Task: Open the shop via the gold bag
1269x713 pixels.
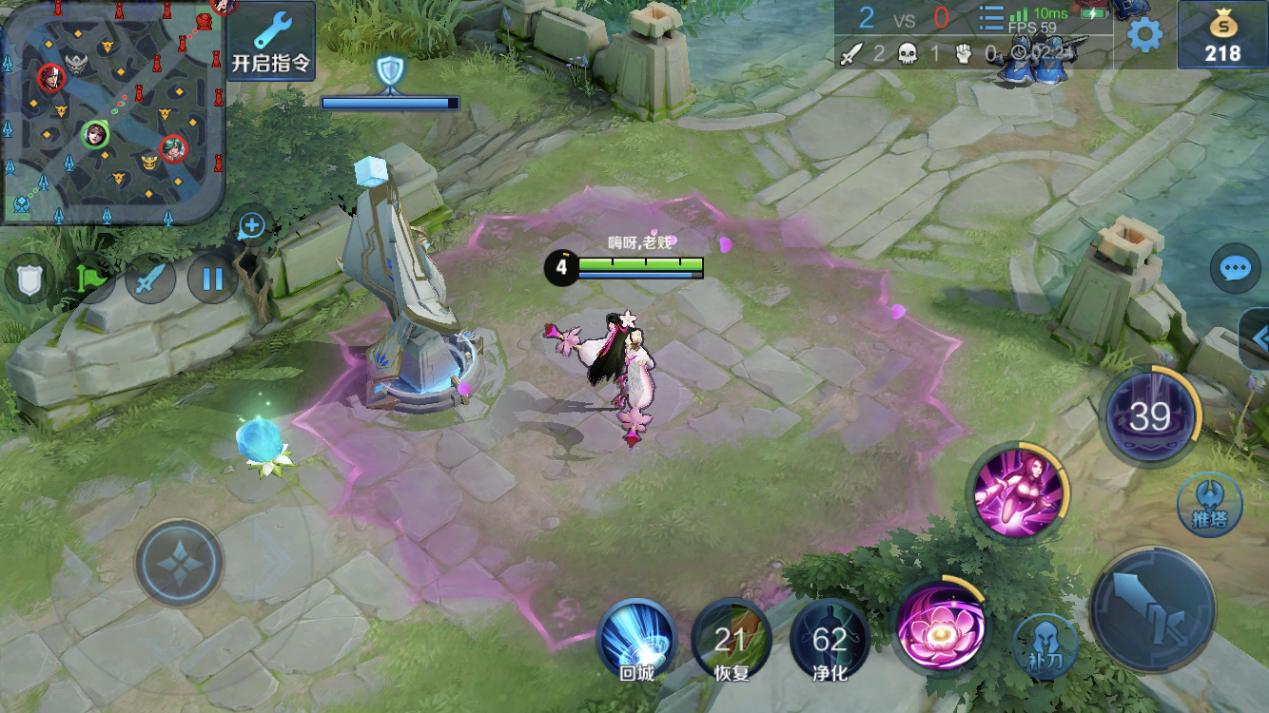Action: pyautogui.click(x=1222, y=37)
